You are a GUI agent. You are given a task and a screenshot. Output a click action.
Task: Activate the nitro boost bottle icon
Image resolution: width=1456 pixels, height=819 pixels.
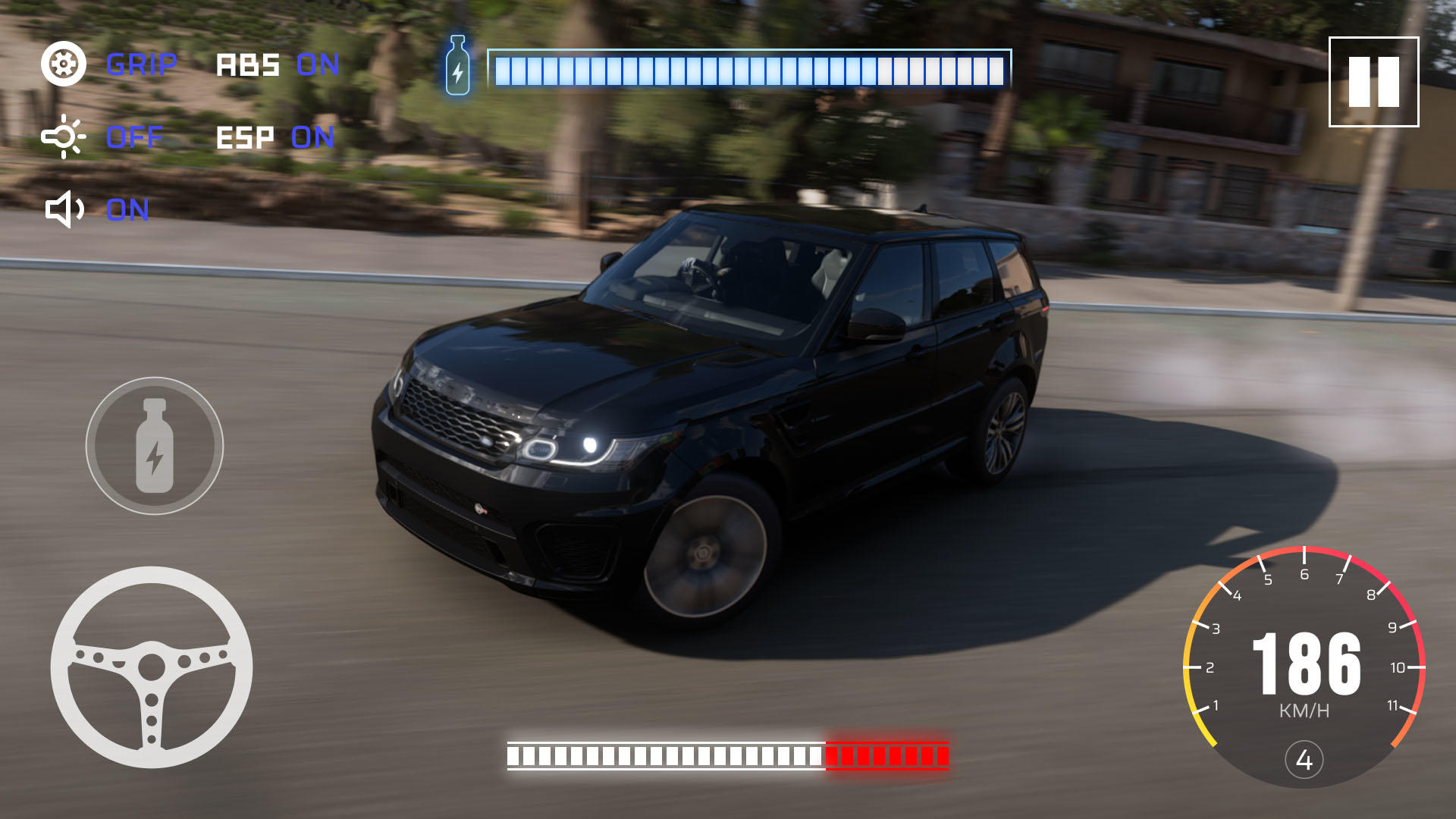tap(155, 446)
